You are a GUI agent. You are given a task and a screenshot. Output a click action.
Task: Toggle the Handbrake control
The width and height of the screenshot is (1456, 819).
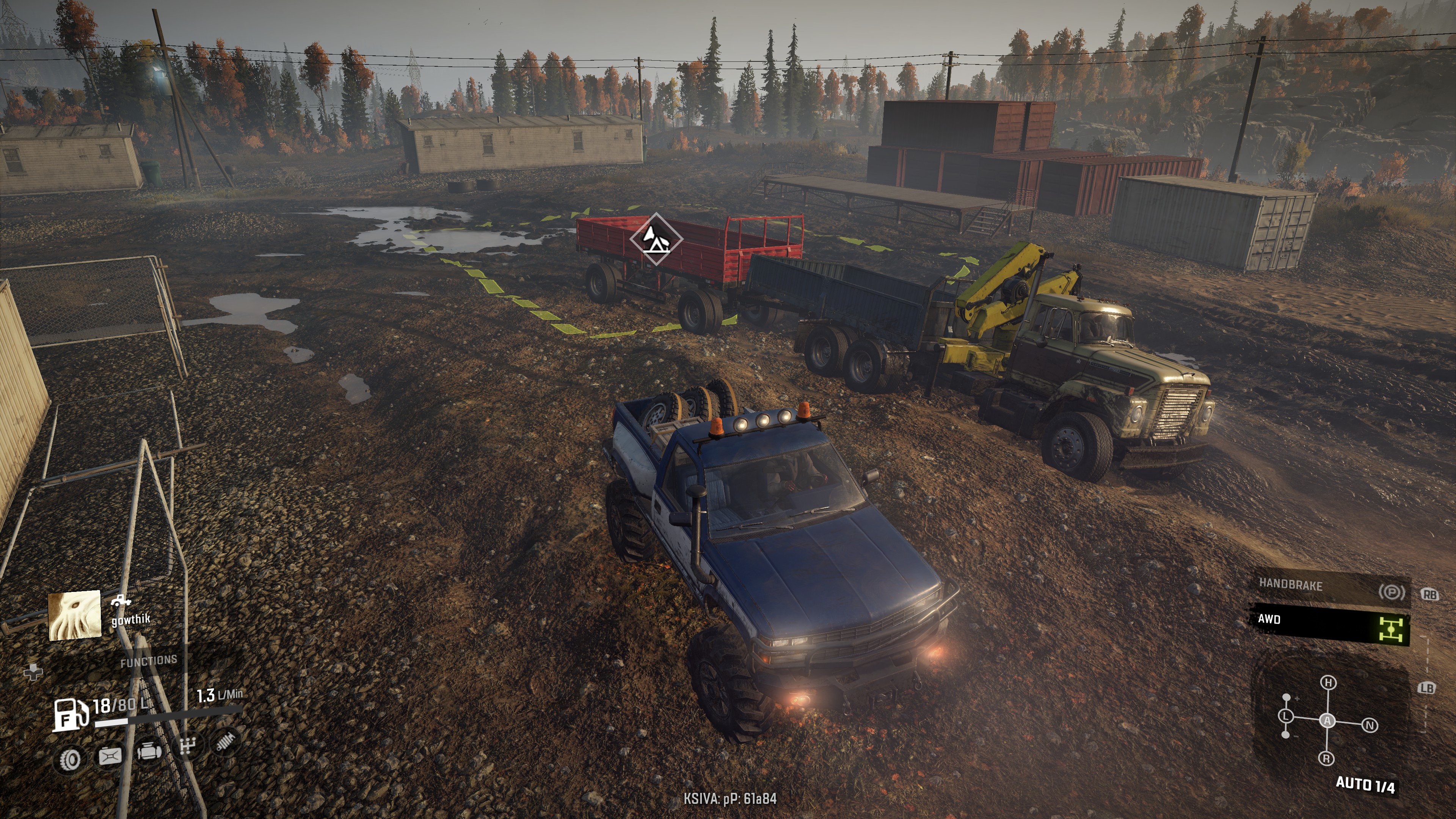pyautogui.click(x=1328, y=588)
